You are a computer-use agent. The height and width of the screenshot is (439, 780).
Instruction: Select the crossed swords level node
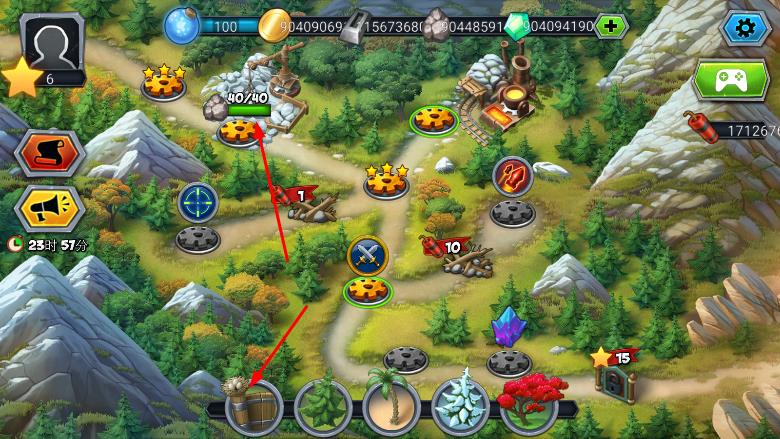(367, 256)
